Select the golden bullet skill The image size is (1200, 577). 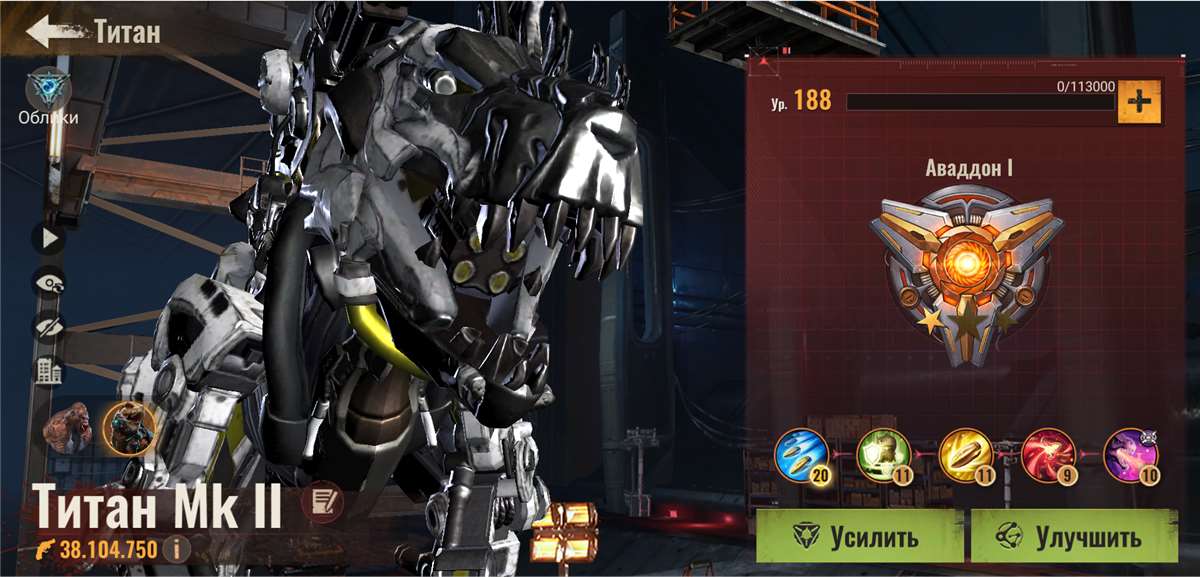point(966,456)
